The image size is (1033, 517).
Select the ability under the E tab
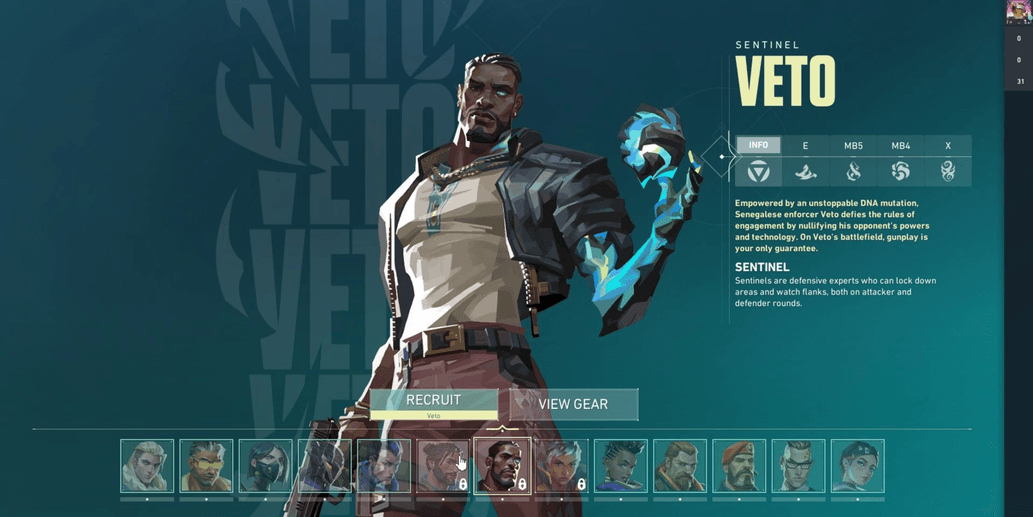click(805, 172)
